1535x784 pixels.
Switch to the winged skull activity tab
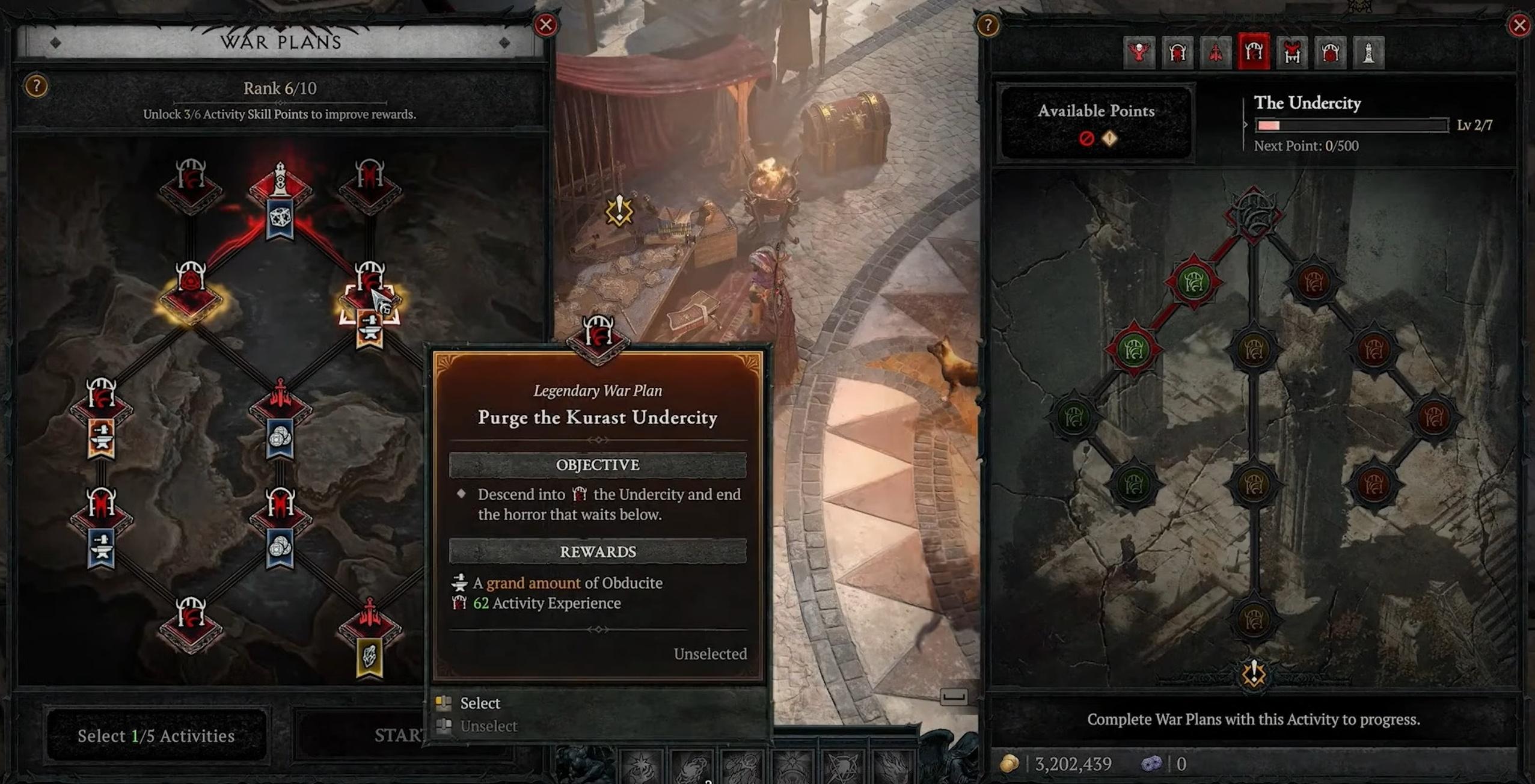1139,53
